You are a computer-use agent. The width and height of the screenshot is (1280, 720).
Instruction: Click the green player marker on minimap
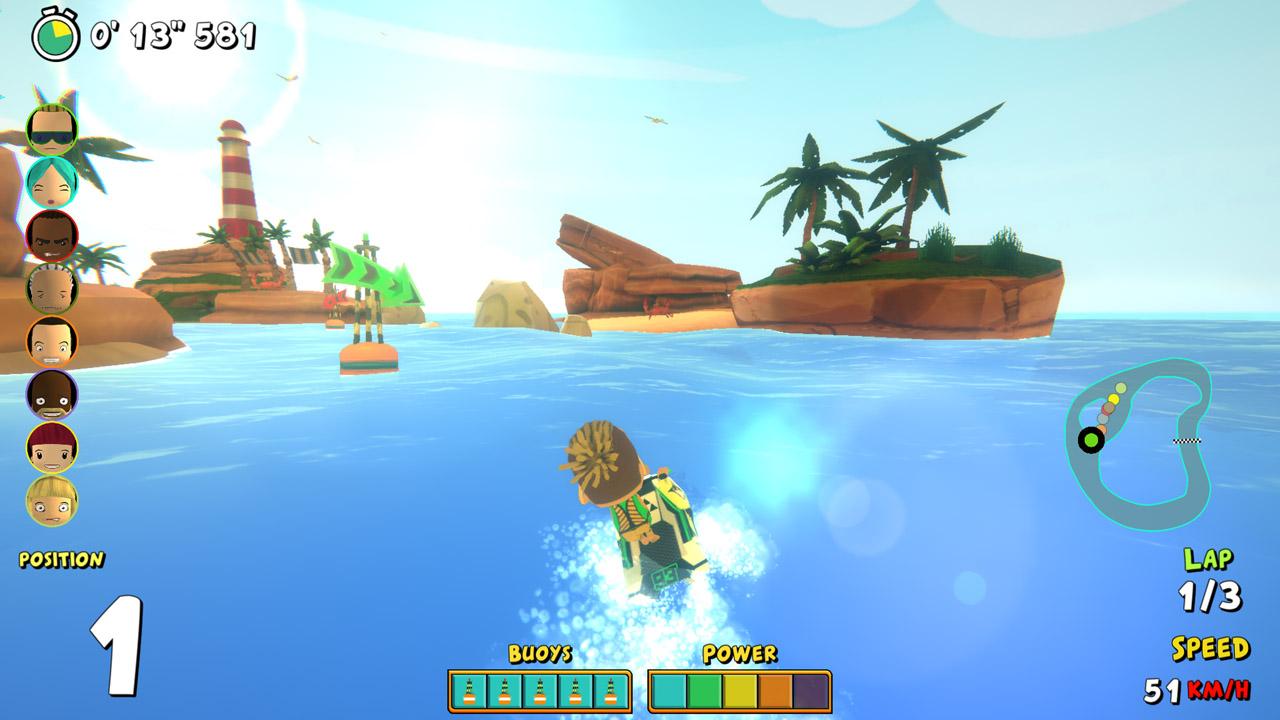click(x=1091, y=439)
